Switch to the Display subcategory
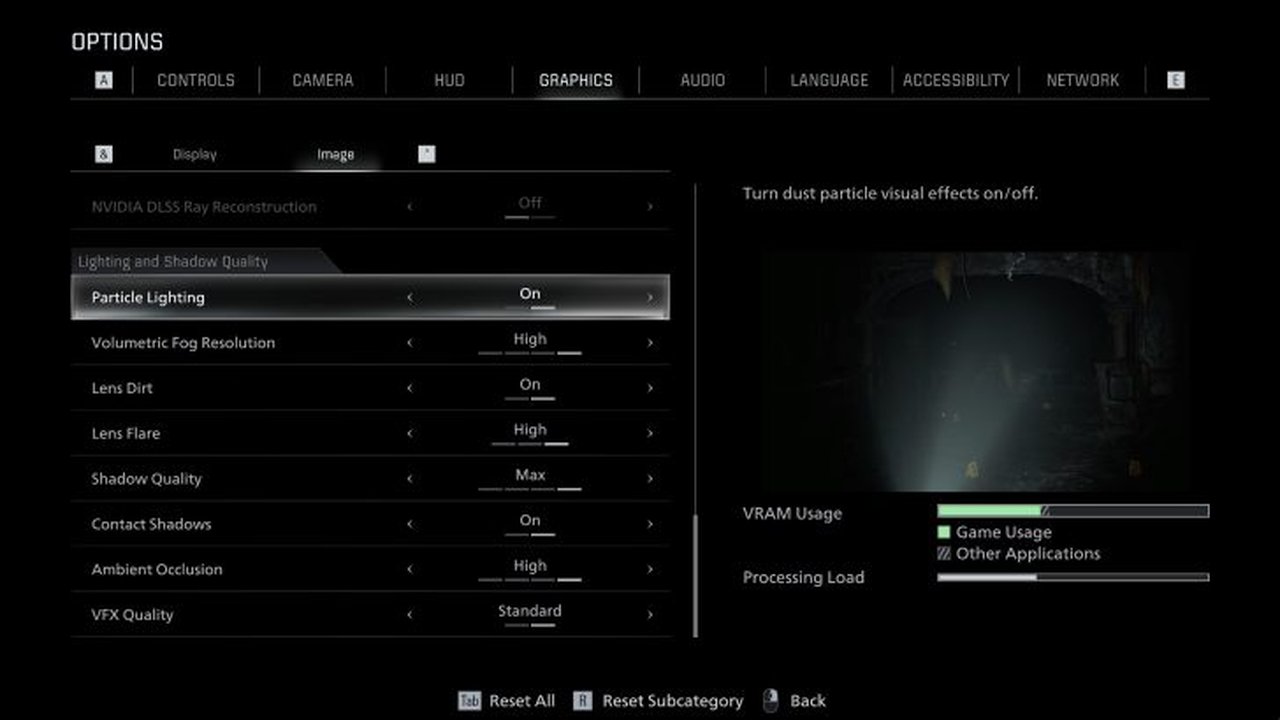 point(194,154)
